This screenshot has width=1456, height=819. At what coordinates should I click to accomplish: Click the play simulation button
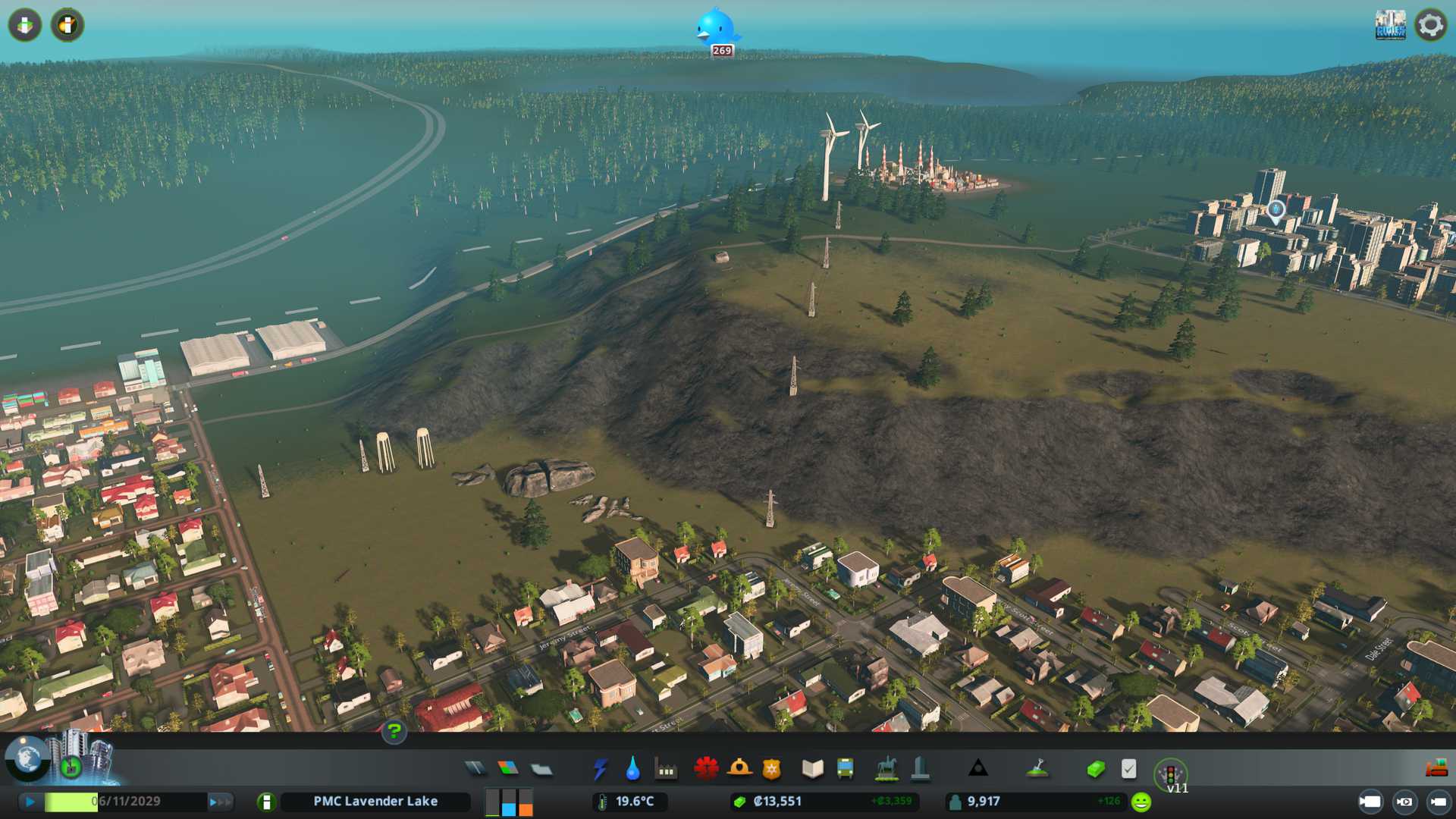30,802
